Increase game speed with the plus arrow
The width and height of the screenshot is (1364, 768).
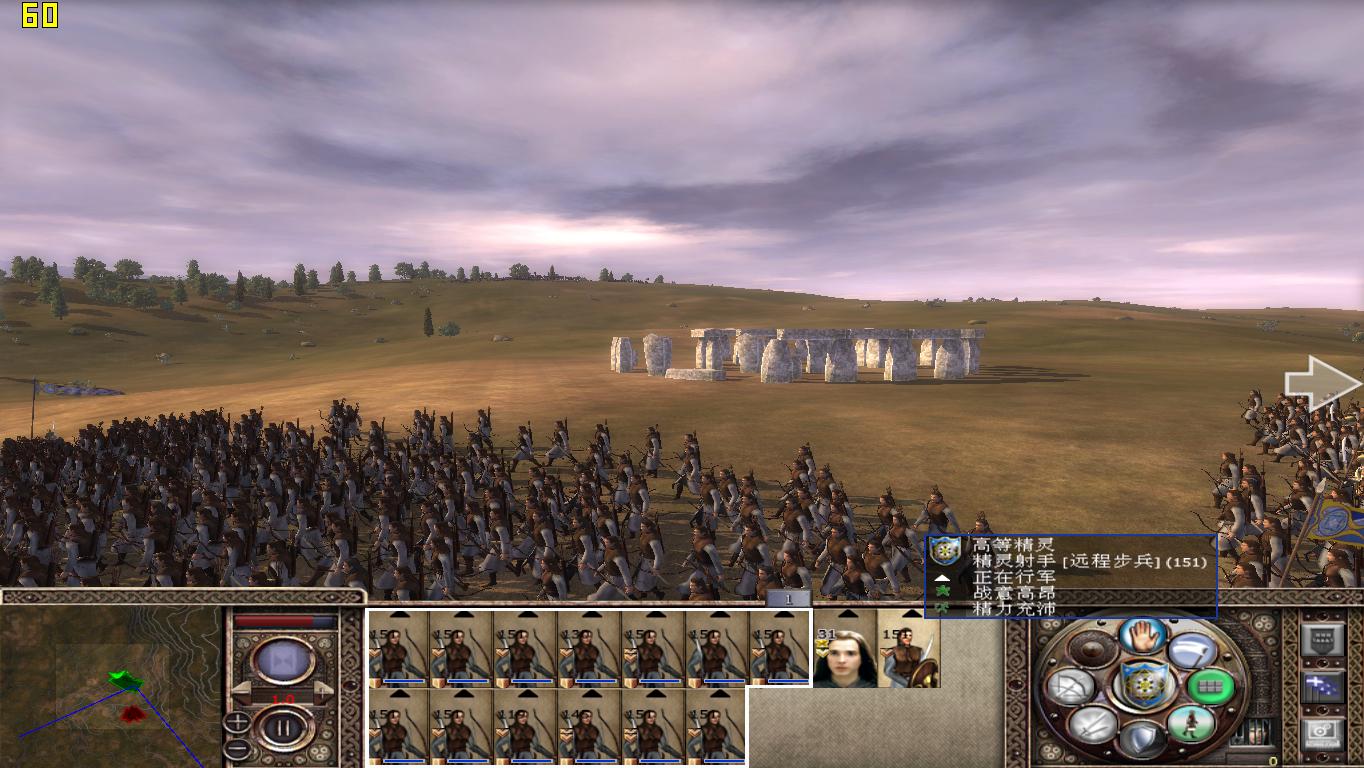(x=324, y=691)
